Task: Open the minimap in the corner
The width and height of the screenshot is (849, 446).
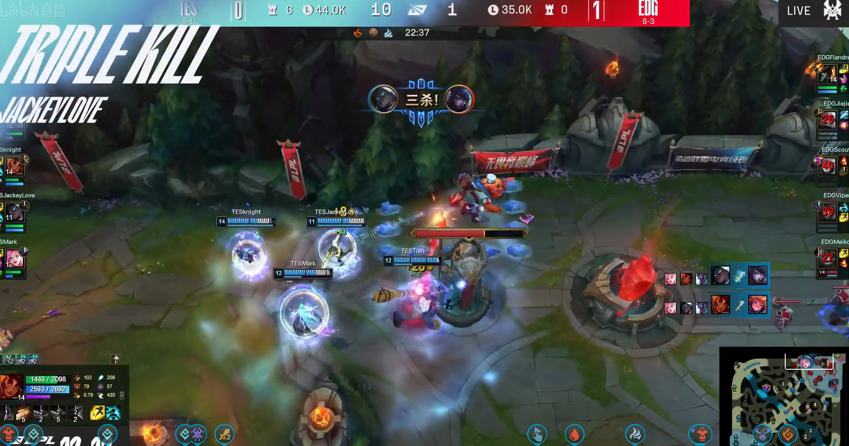Action: (785, 398)
